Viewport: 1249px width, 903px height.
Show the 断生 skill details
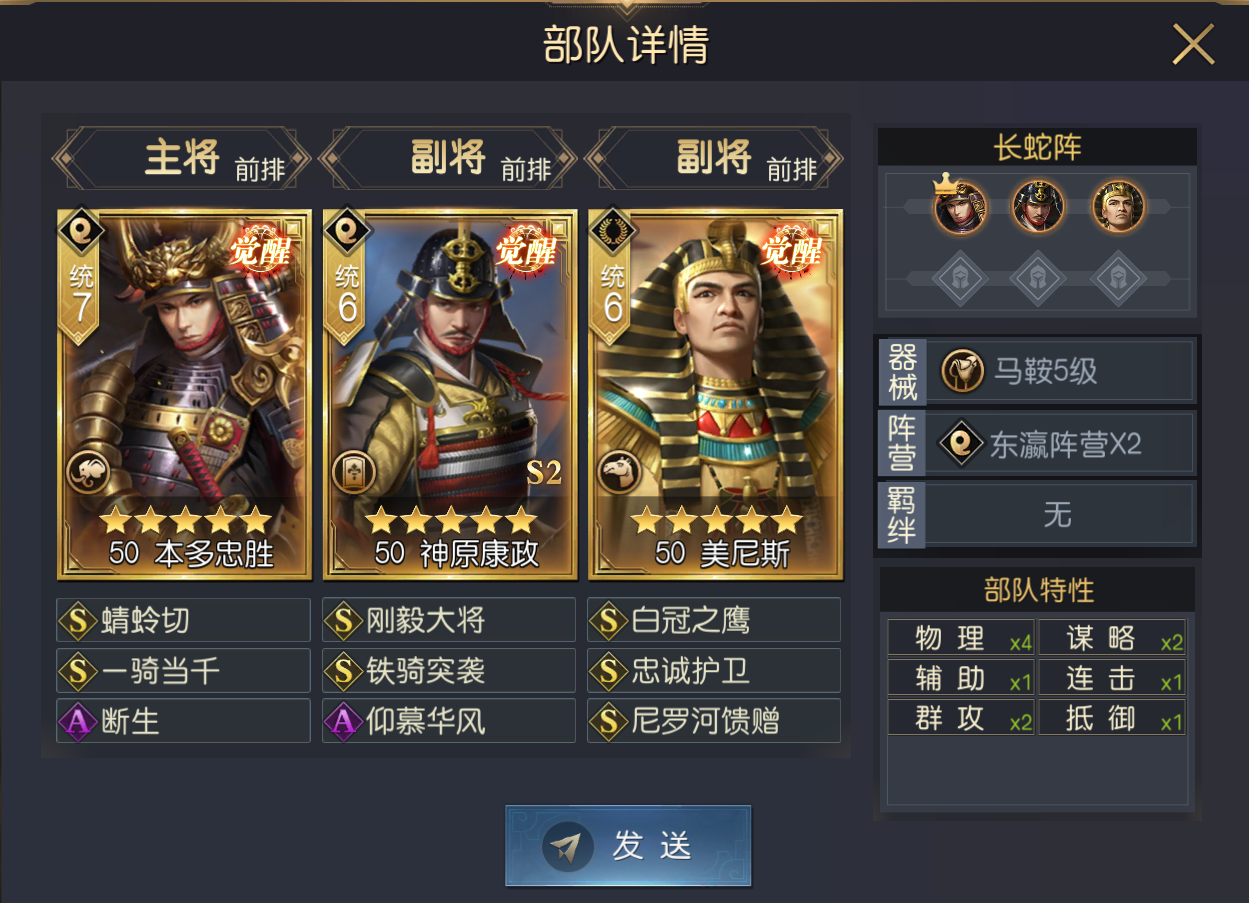[184, 720]
